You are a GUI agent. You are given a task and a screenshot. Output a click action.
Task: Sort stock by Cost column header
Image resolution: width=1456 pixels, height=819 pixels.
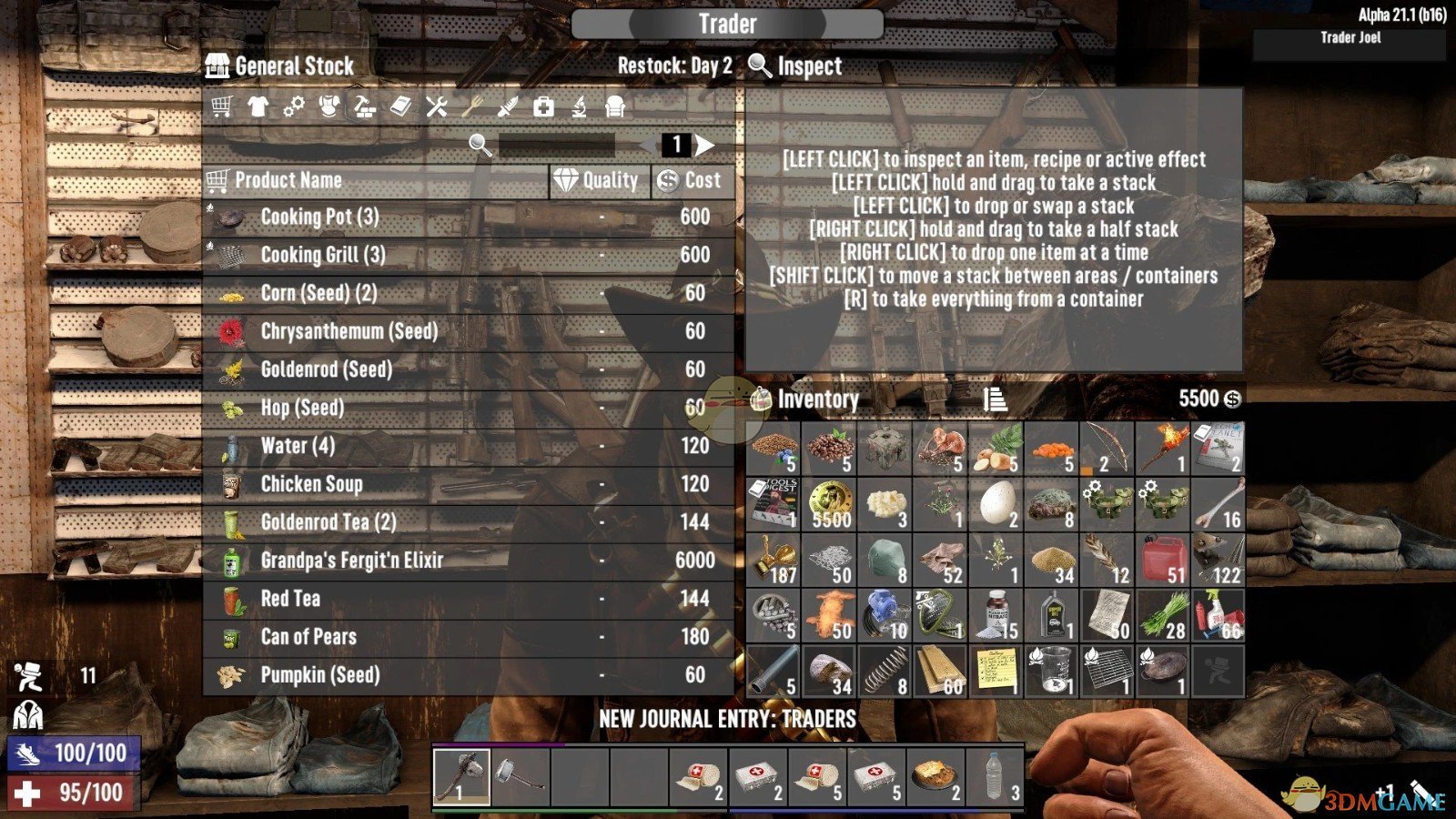click(x=690, y=181)
